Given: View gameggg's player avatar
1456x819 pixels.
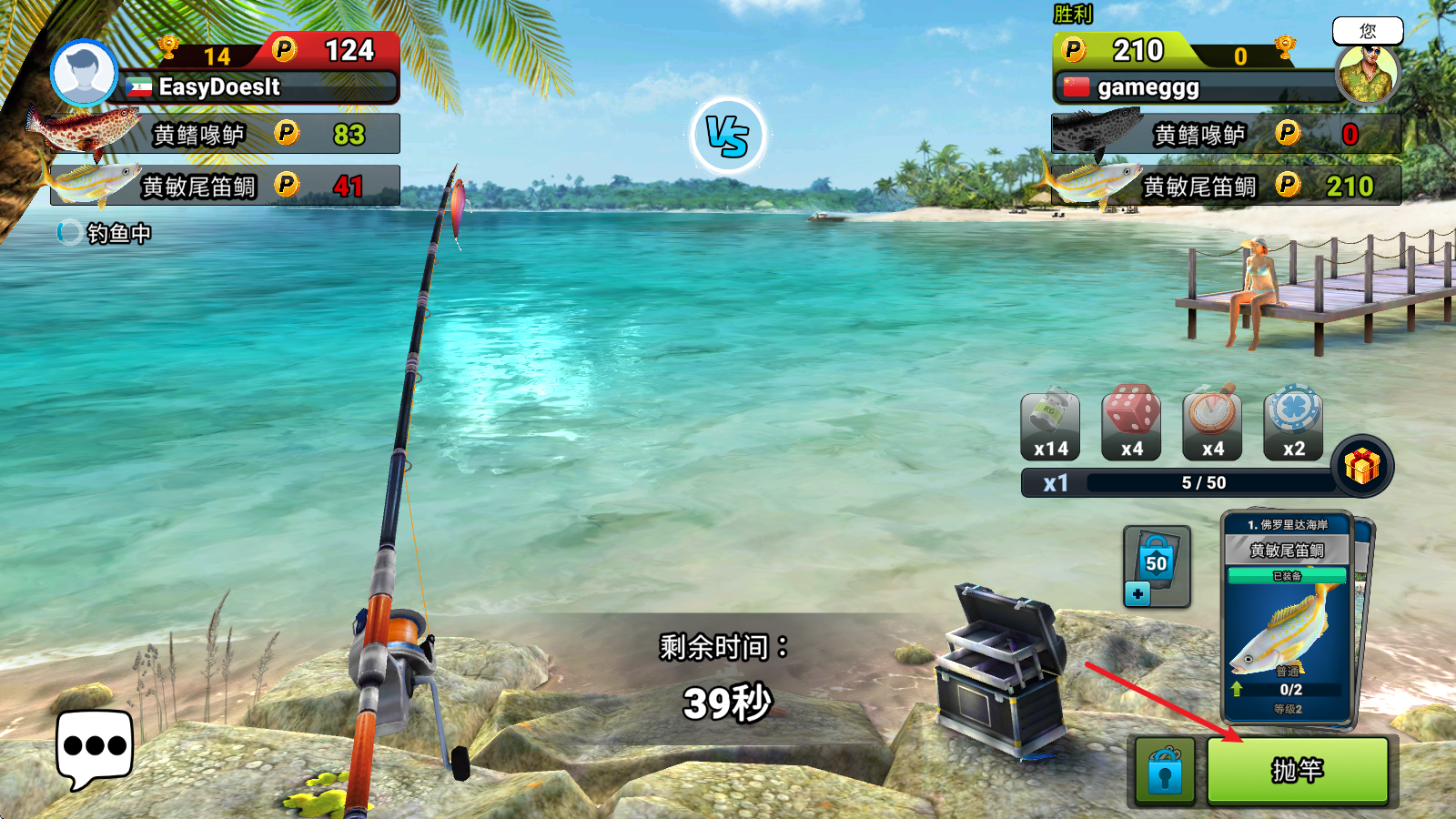Looking at the screenshot, I should pos(1367,74).
